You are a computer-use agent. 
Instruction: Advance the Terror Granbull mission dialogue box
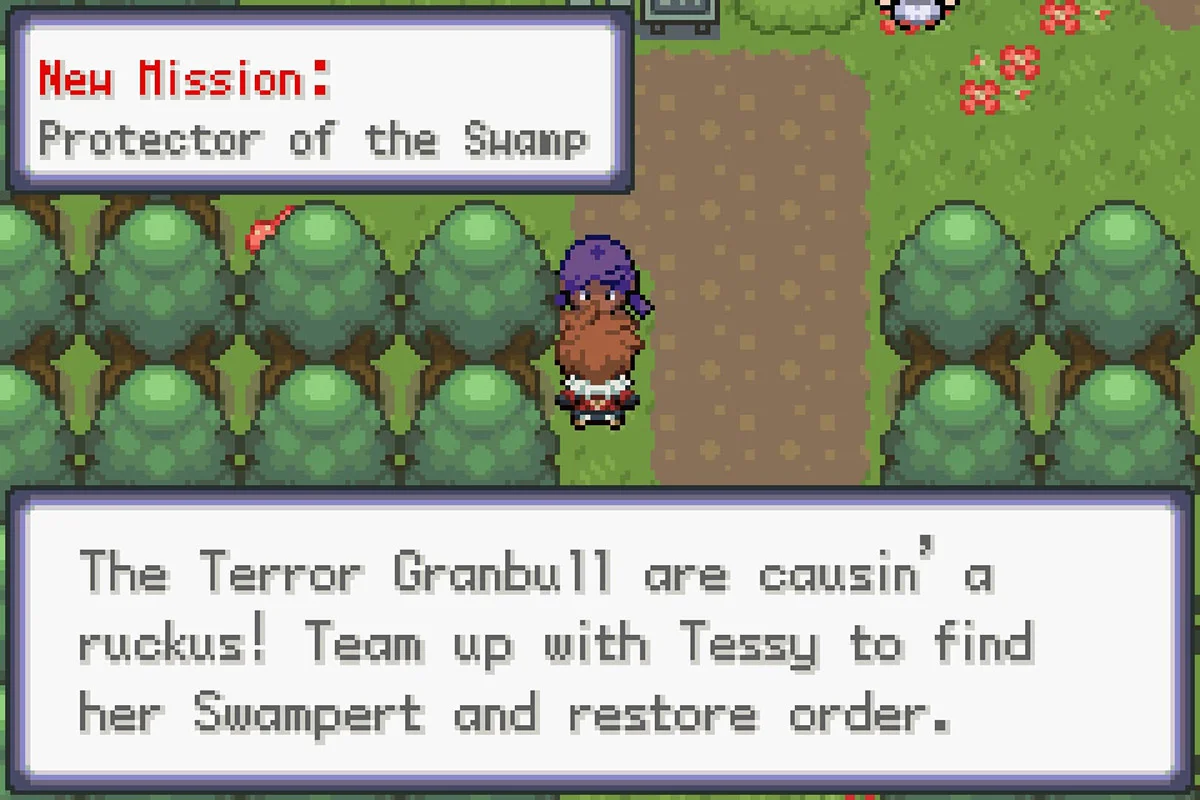point(600,645)
